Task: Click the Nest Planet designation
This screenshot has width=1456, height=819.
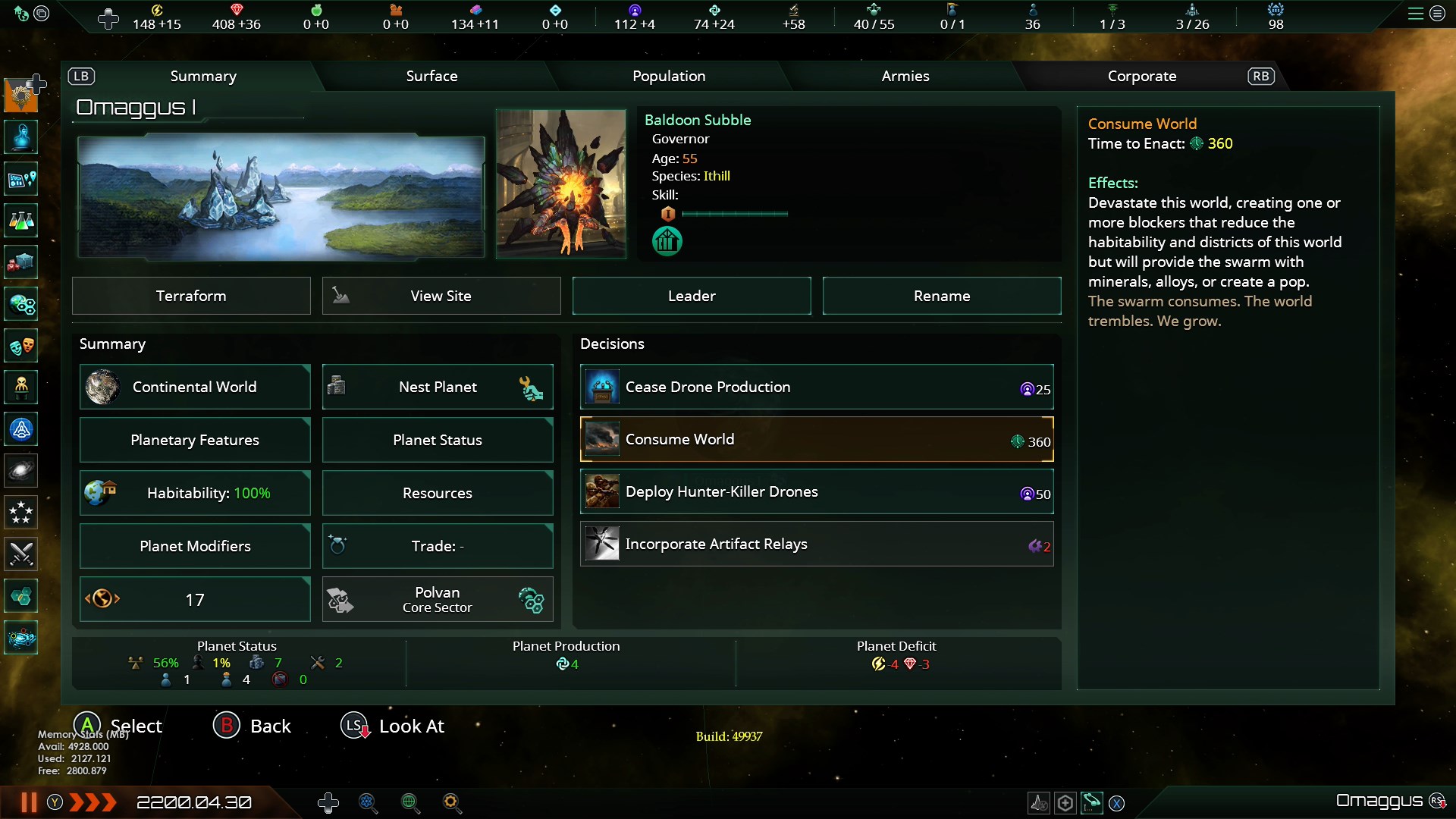Action: [x=438, y=387]
